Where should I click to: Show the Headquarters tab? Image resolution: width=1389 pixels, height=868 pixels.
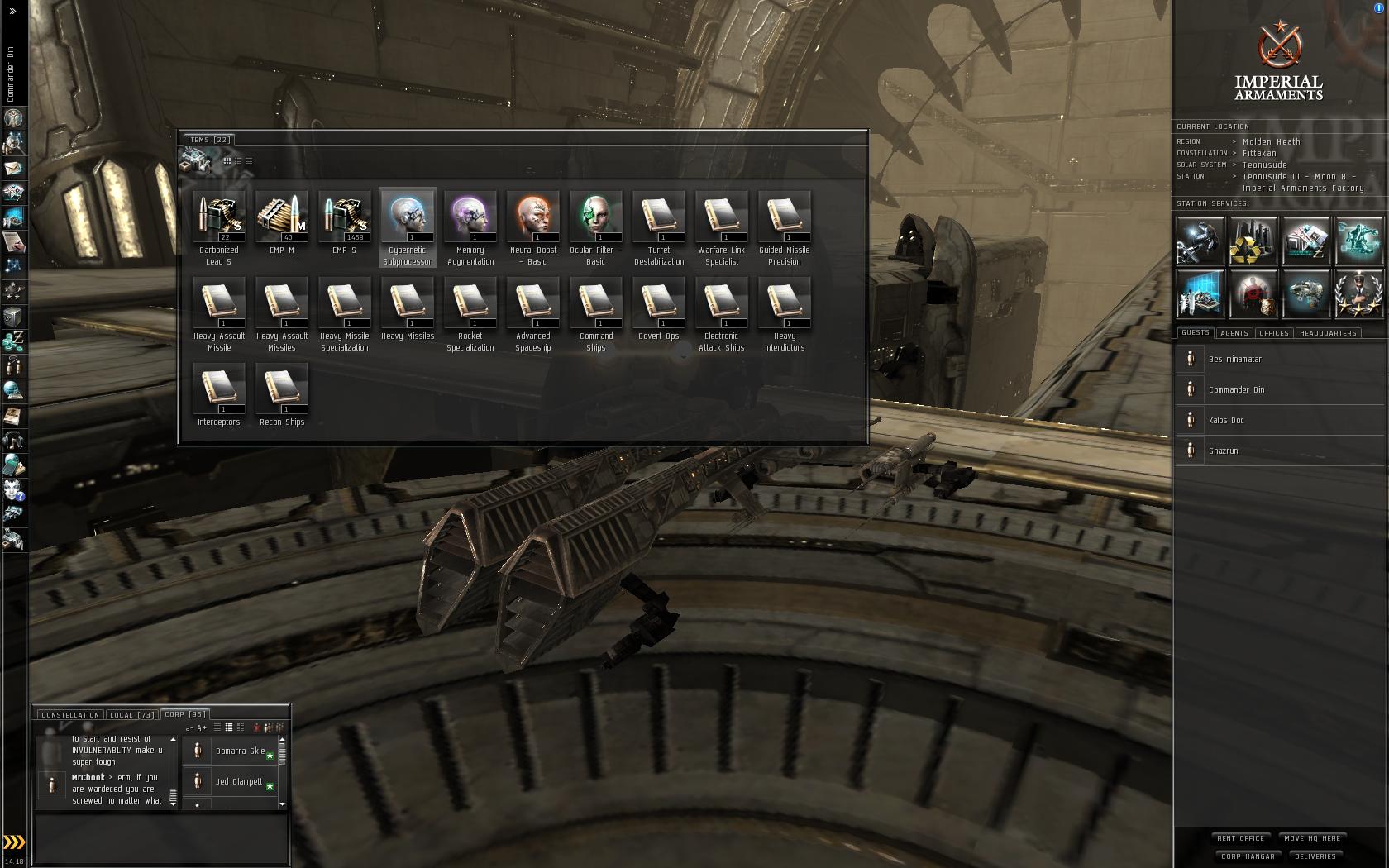1328,333
